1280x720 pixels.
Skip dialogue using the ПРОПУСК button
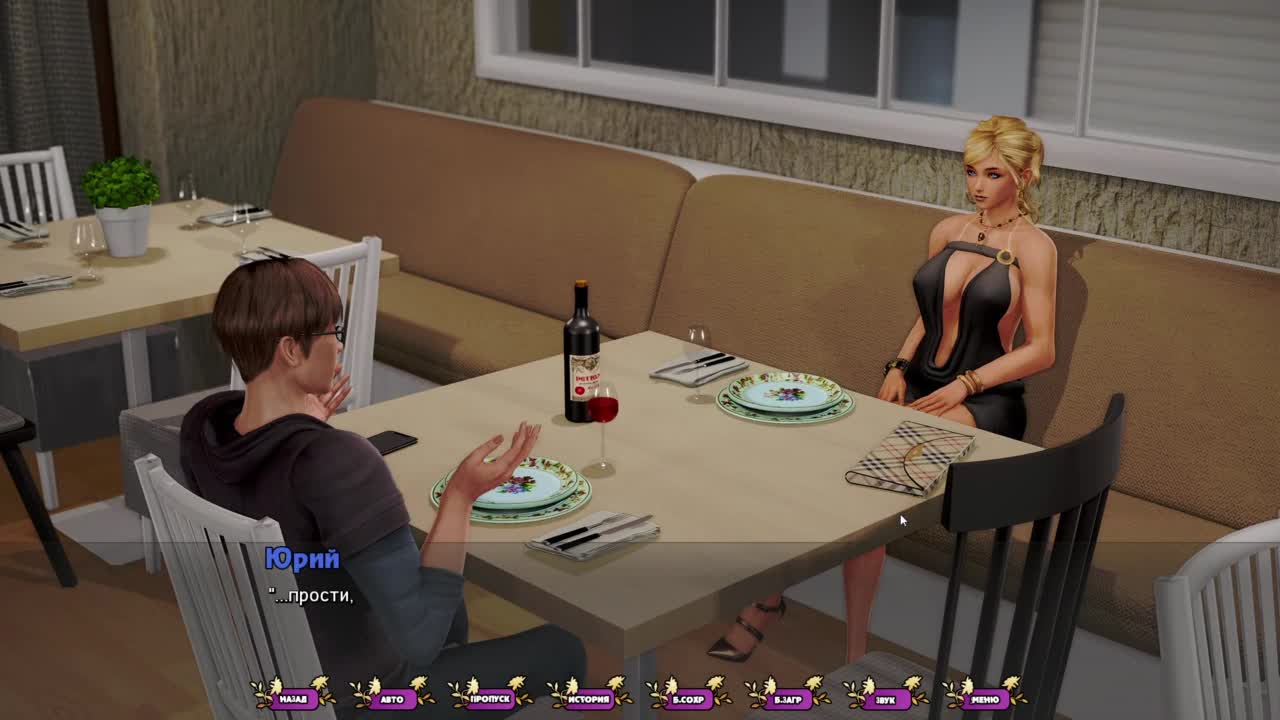coord(491,698)
